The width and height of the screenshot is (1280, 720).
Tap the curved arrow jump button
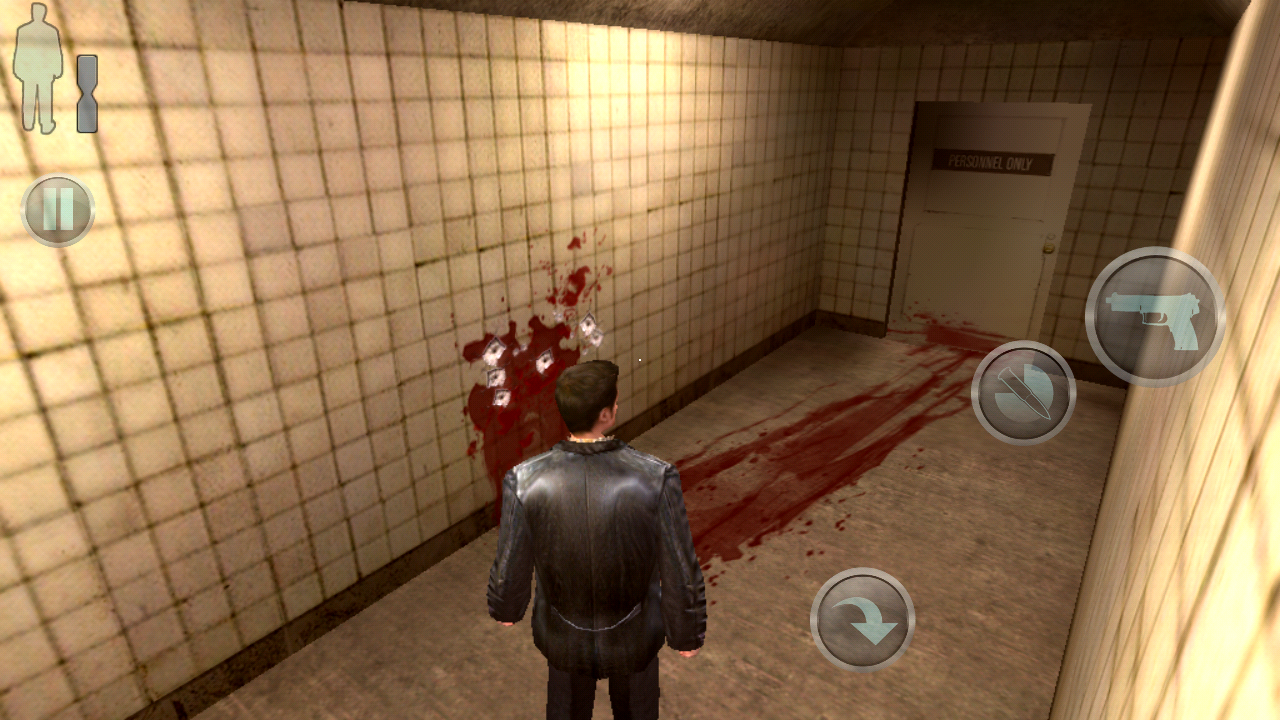862,619
